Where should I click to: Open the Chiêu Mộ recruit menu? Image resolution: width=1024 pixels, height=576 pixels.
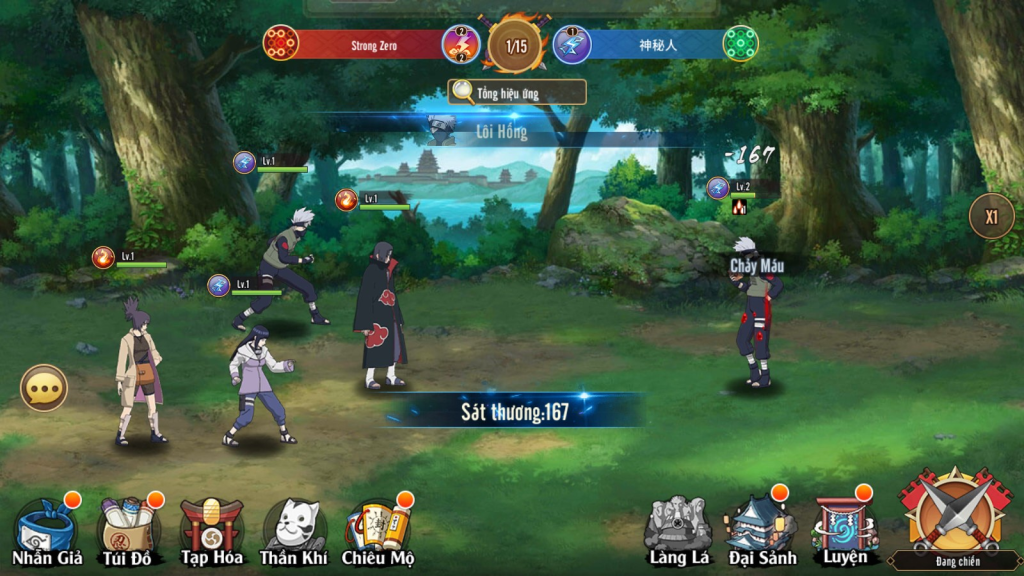377,532
